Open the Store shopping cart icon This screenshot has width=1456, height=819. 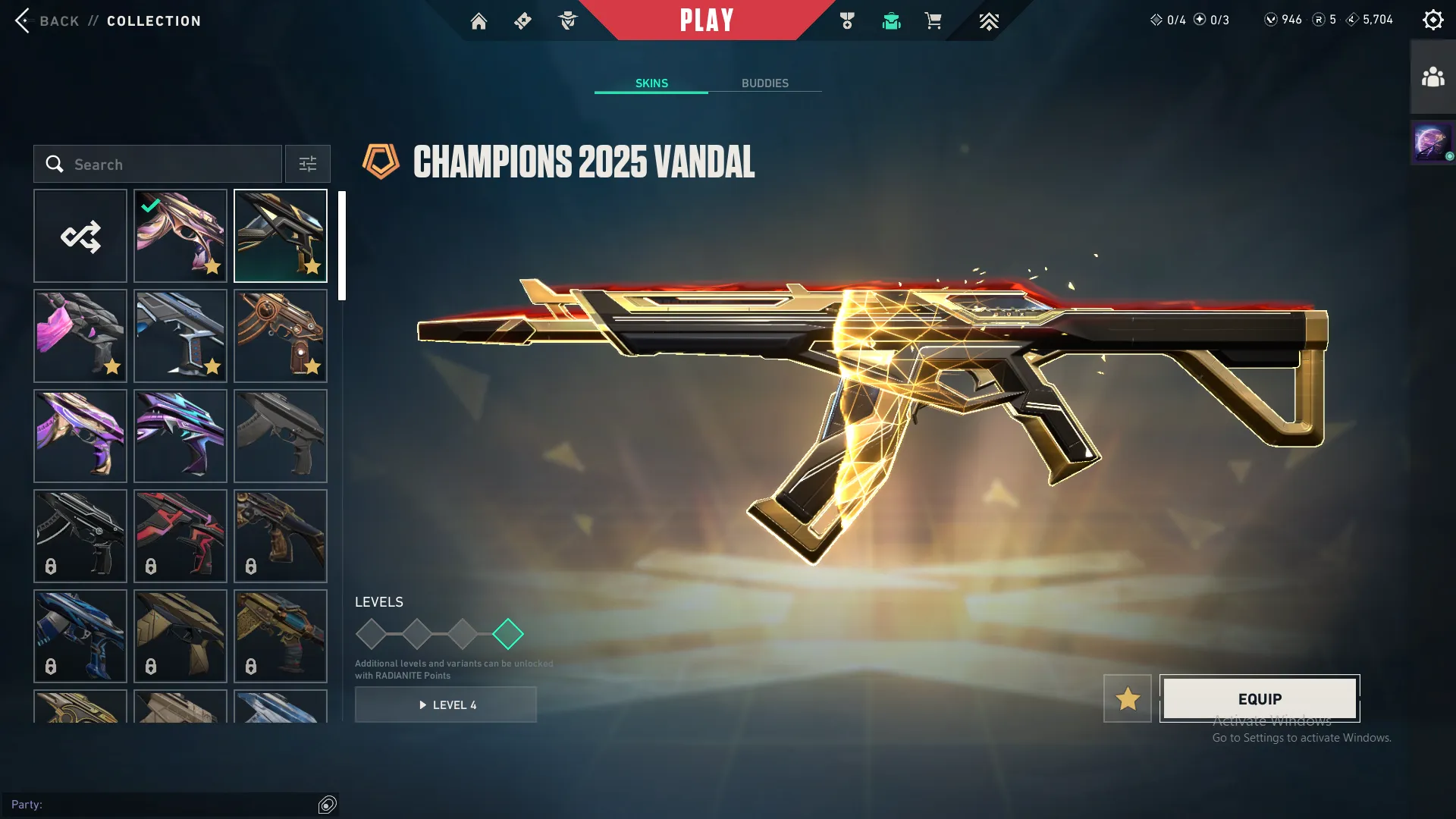934,21
